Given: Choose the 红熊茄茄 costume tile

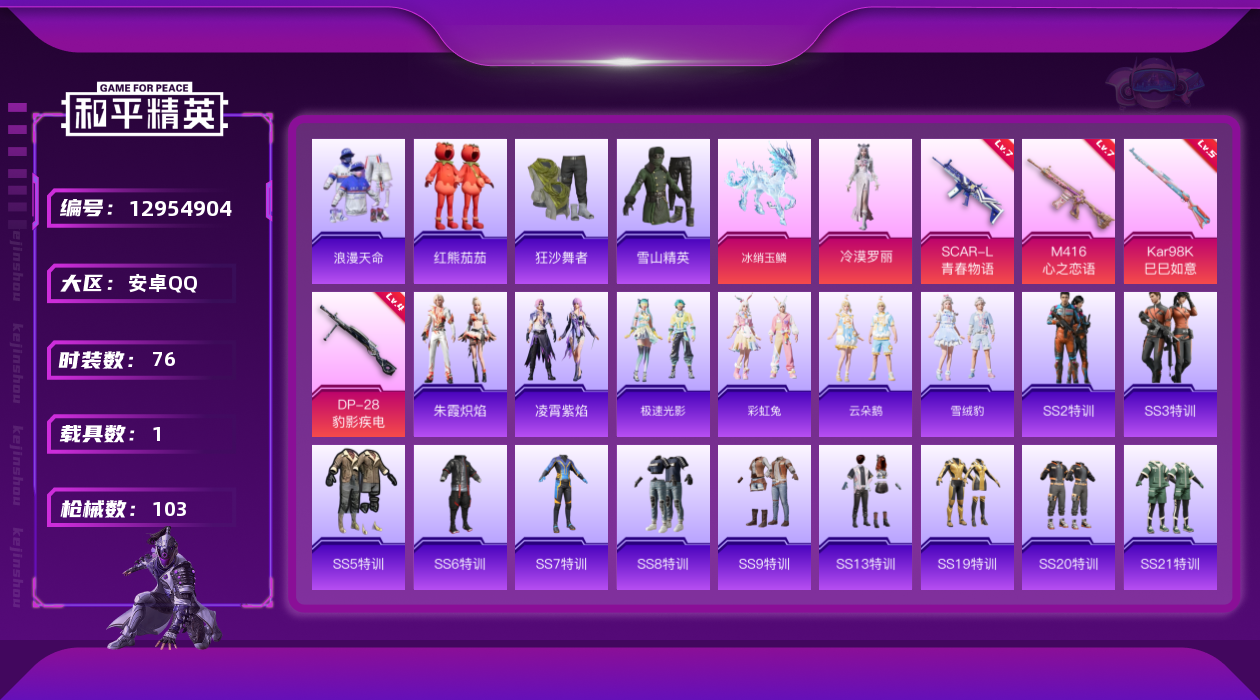Looking at the screenshot, I should [460, 210].
